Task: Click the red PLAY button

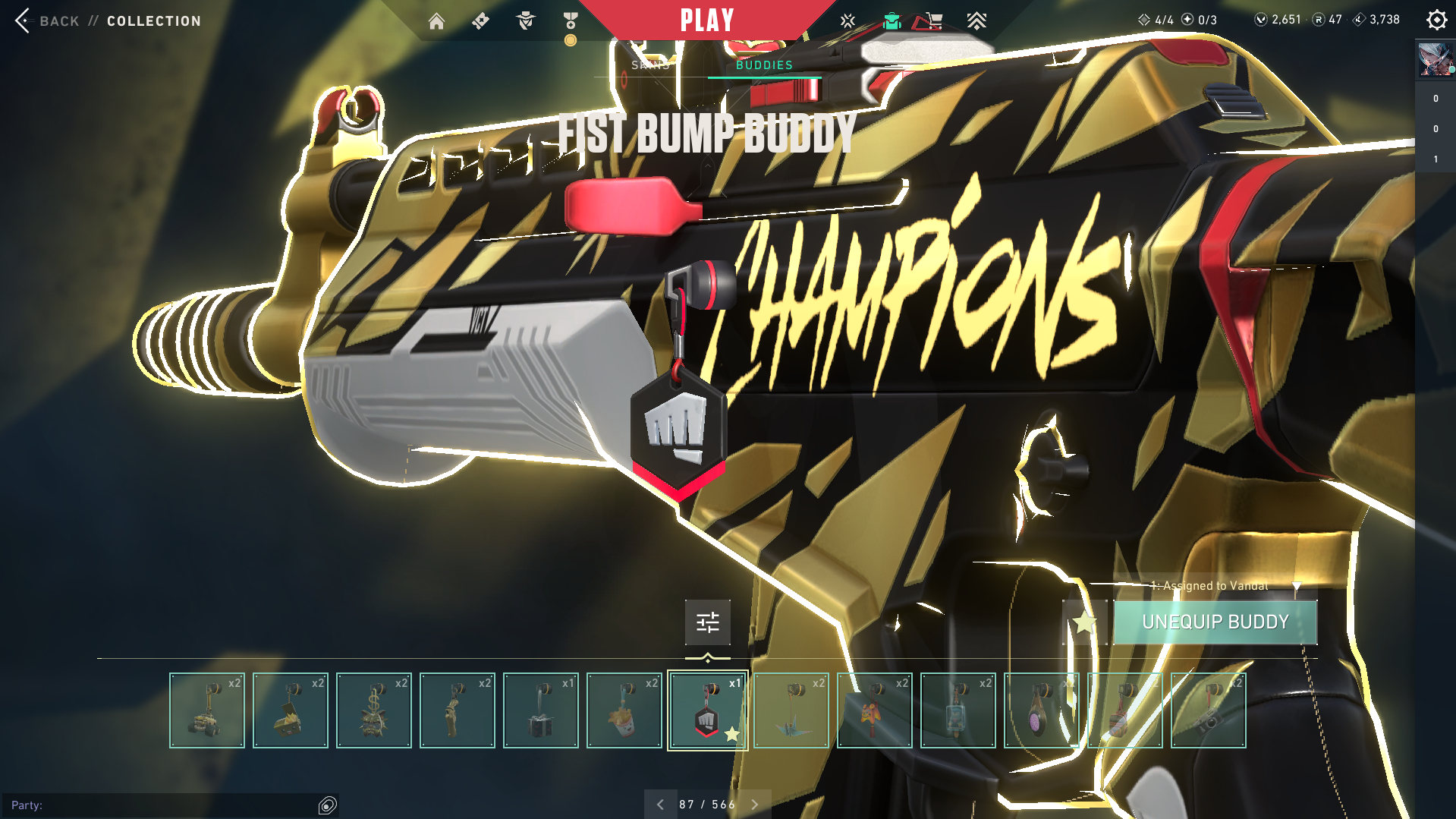Action: 706,20
